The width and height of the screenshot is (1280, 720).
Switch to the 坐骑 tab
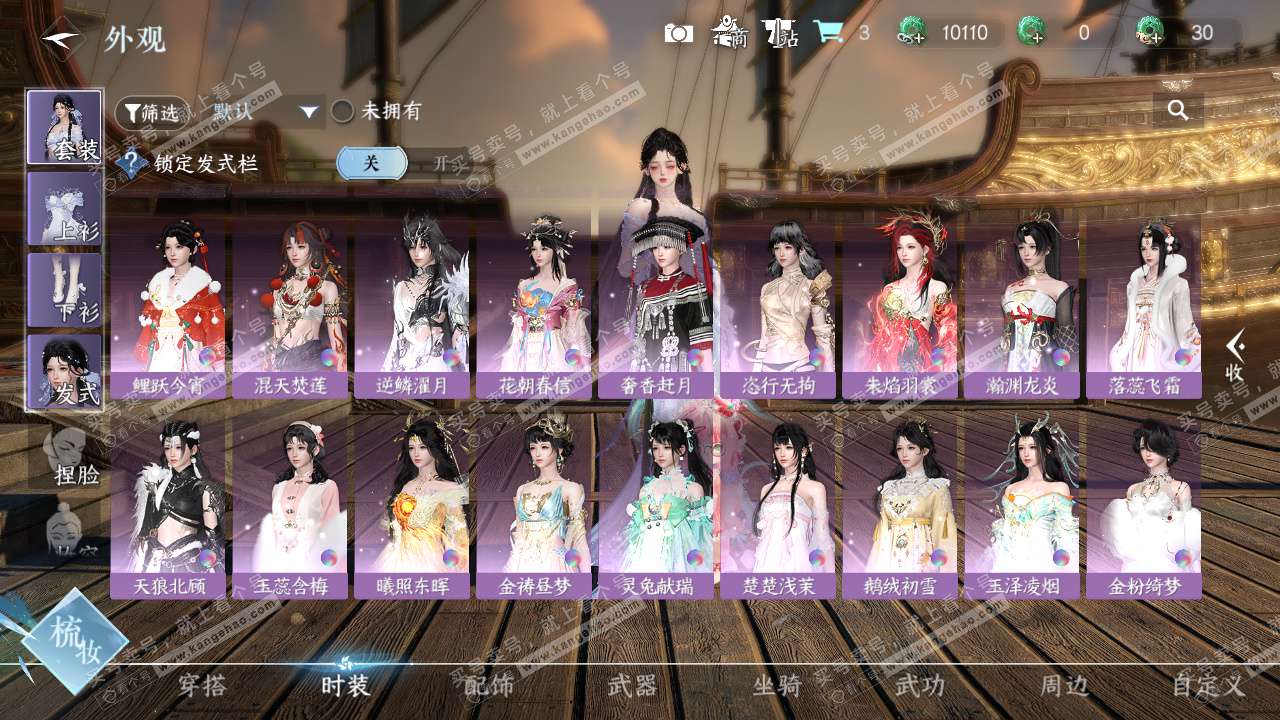pos(777,685)
